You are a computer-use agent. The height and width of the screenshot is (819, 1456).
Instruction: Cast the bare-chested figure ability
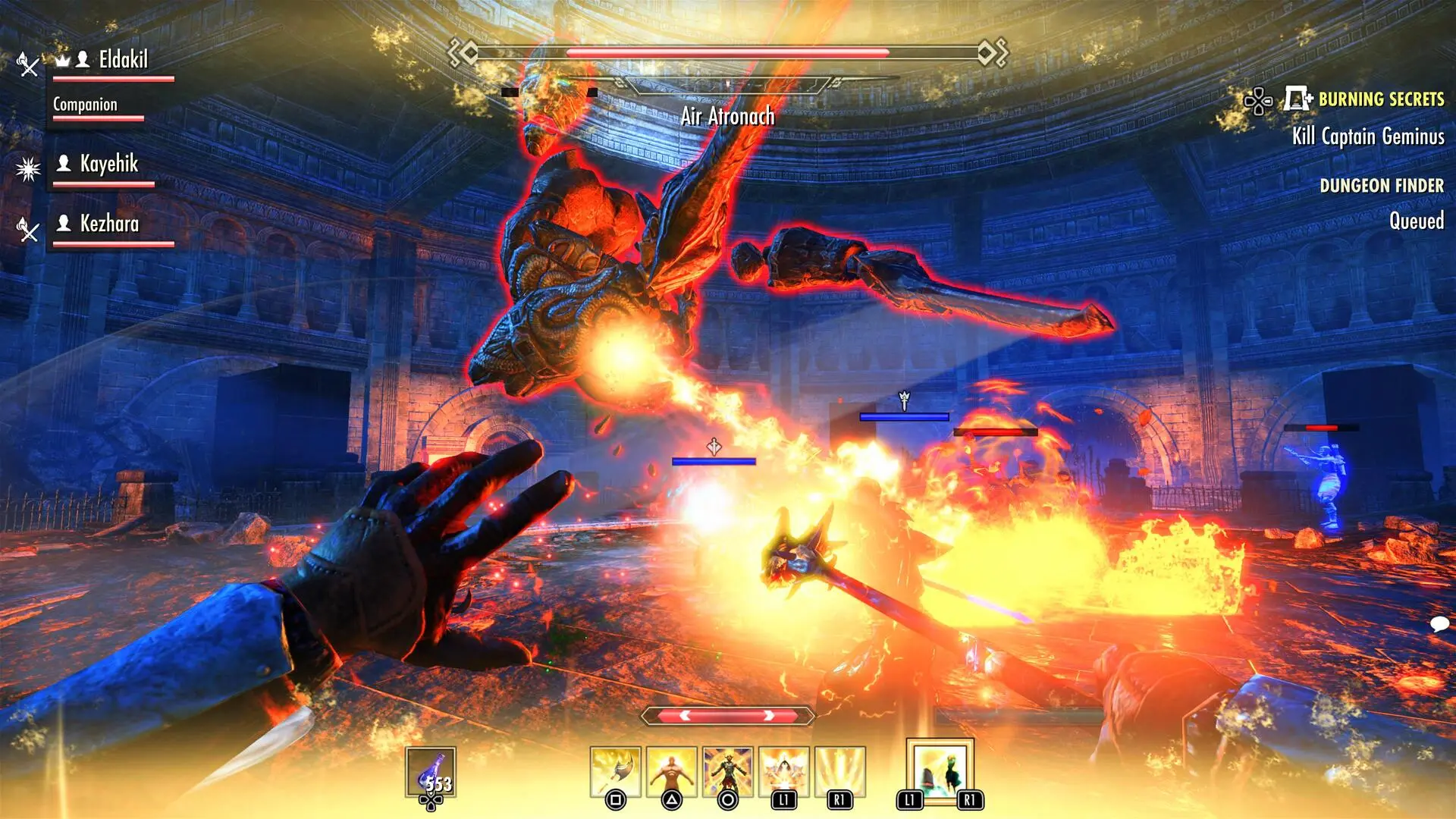[x=672, y=771]
